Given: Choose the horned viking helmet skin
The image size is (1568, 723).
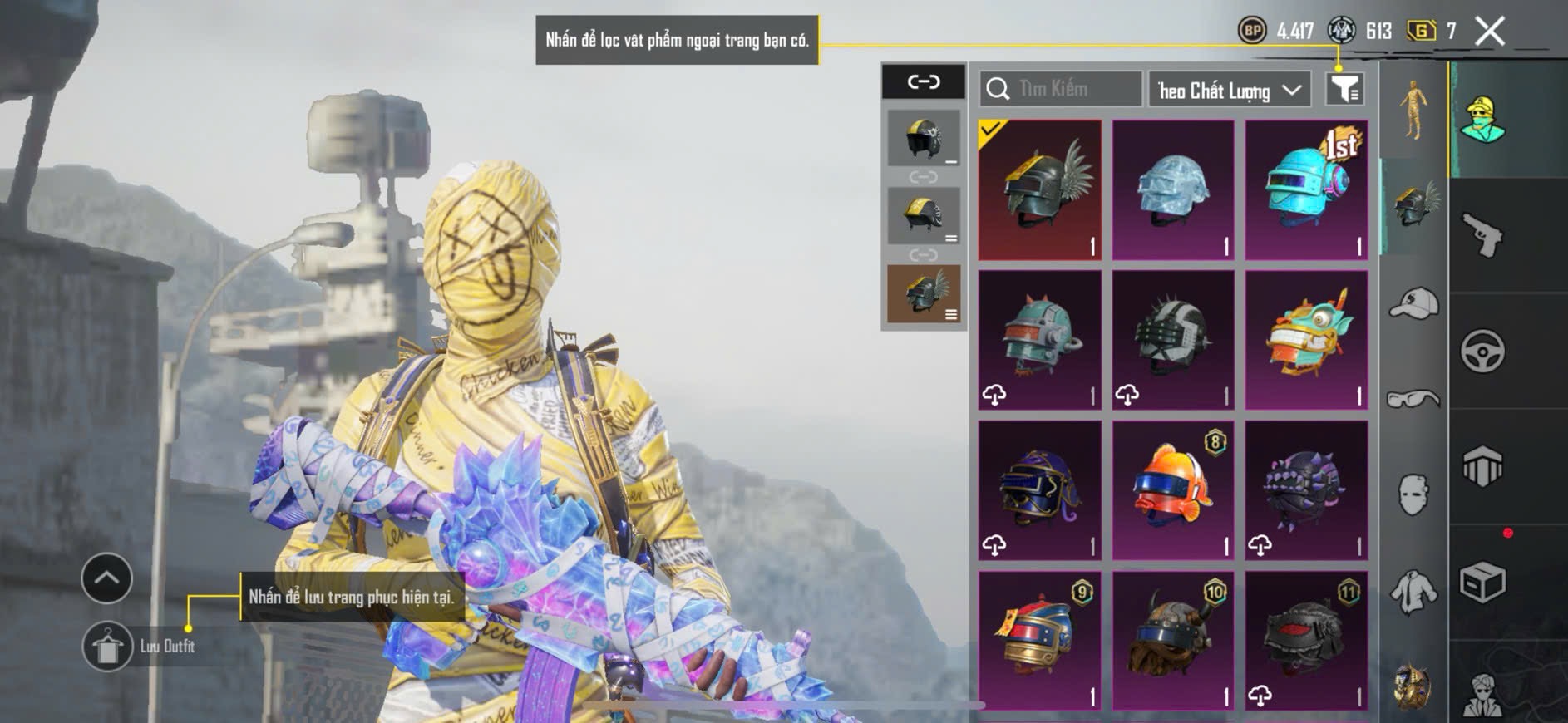Looking at the screenshot, I should pyautogui.click(x=1173, y=640).
